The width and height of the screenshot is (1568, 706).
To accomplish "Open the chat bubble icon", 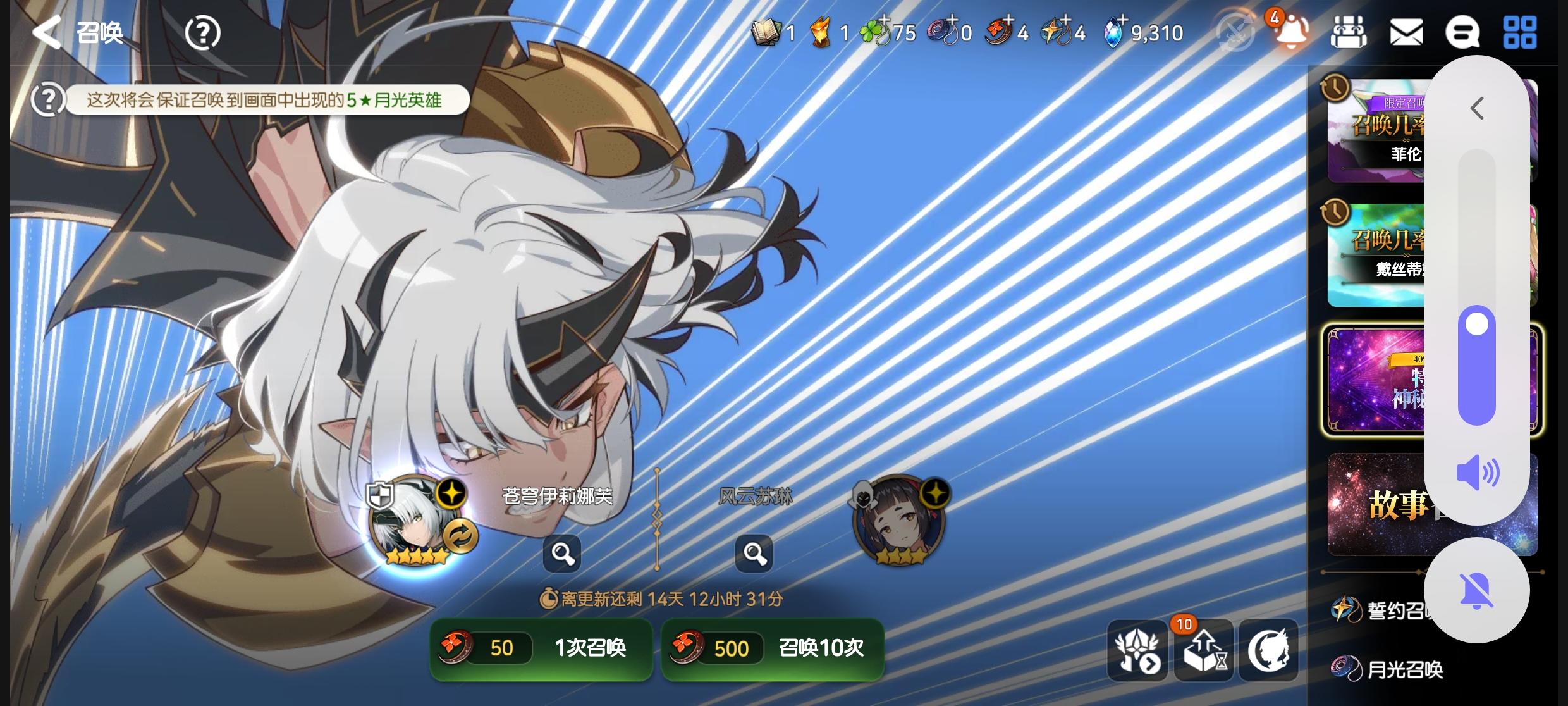I will [x=1464, y=33].
